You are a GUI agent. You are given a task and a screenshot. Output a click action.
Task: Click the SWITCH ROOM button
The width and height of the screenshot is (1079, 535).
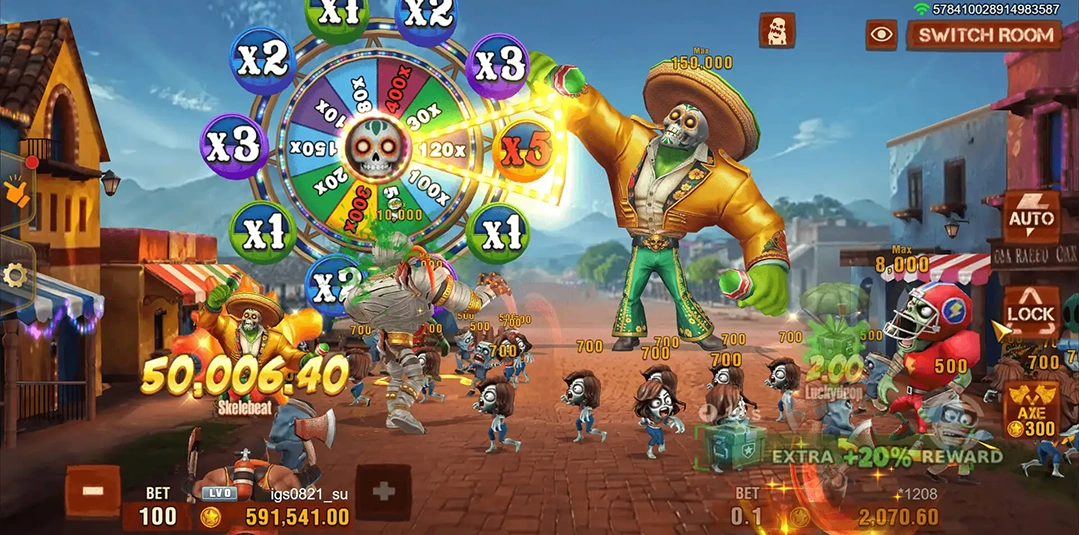pos(985,35)
